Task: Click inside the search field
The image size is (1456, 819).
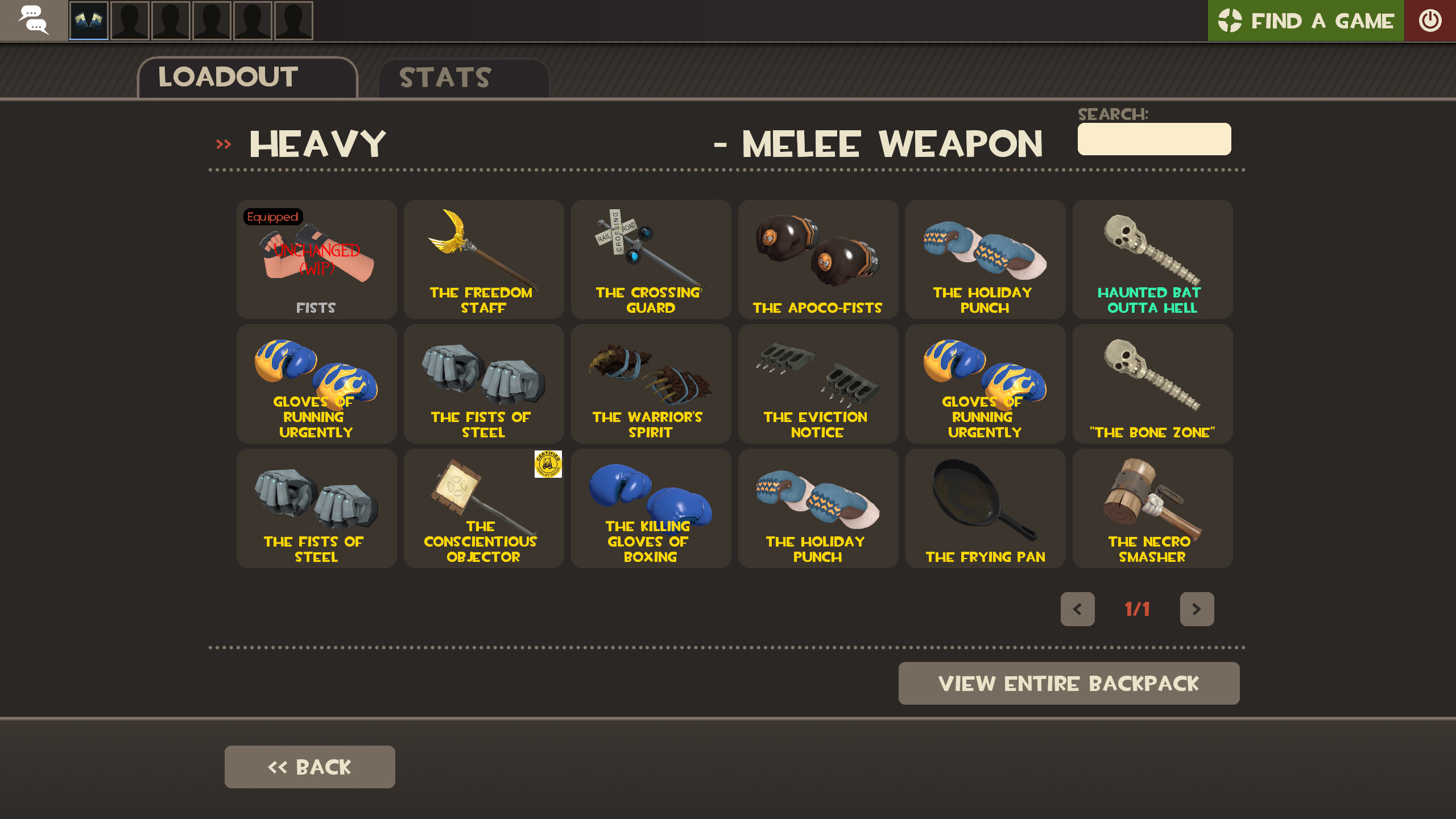Action: pos(1153,138)
